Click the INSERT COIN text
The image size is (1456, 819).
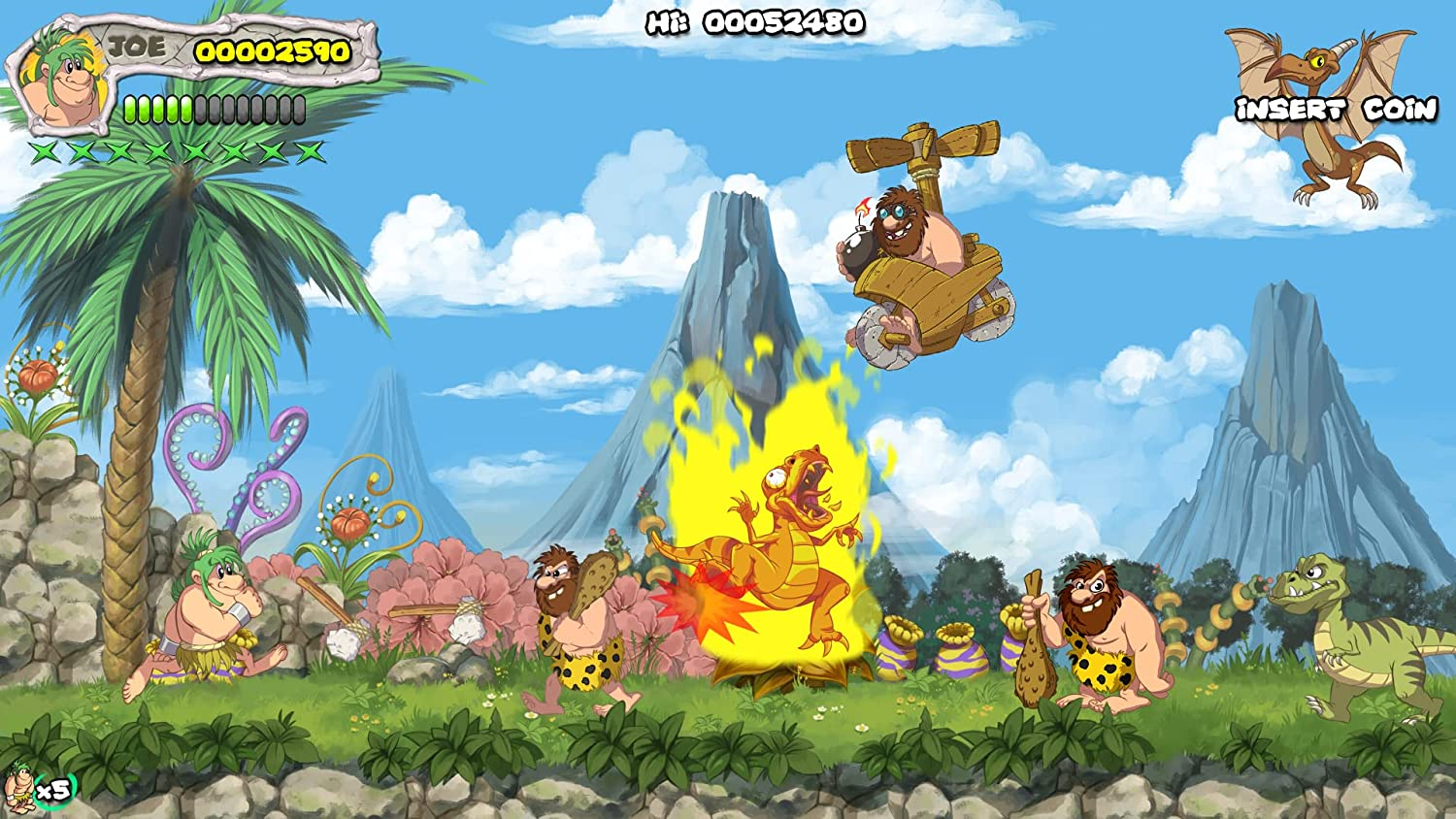click(x=1338, y=109)
